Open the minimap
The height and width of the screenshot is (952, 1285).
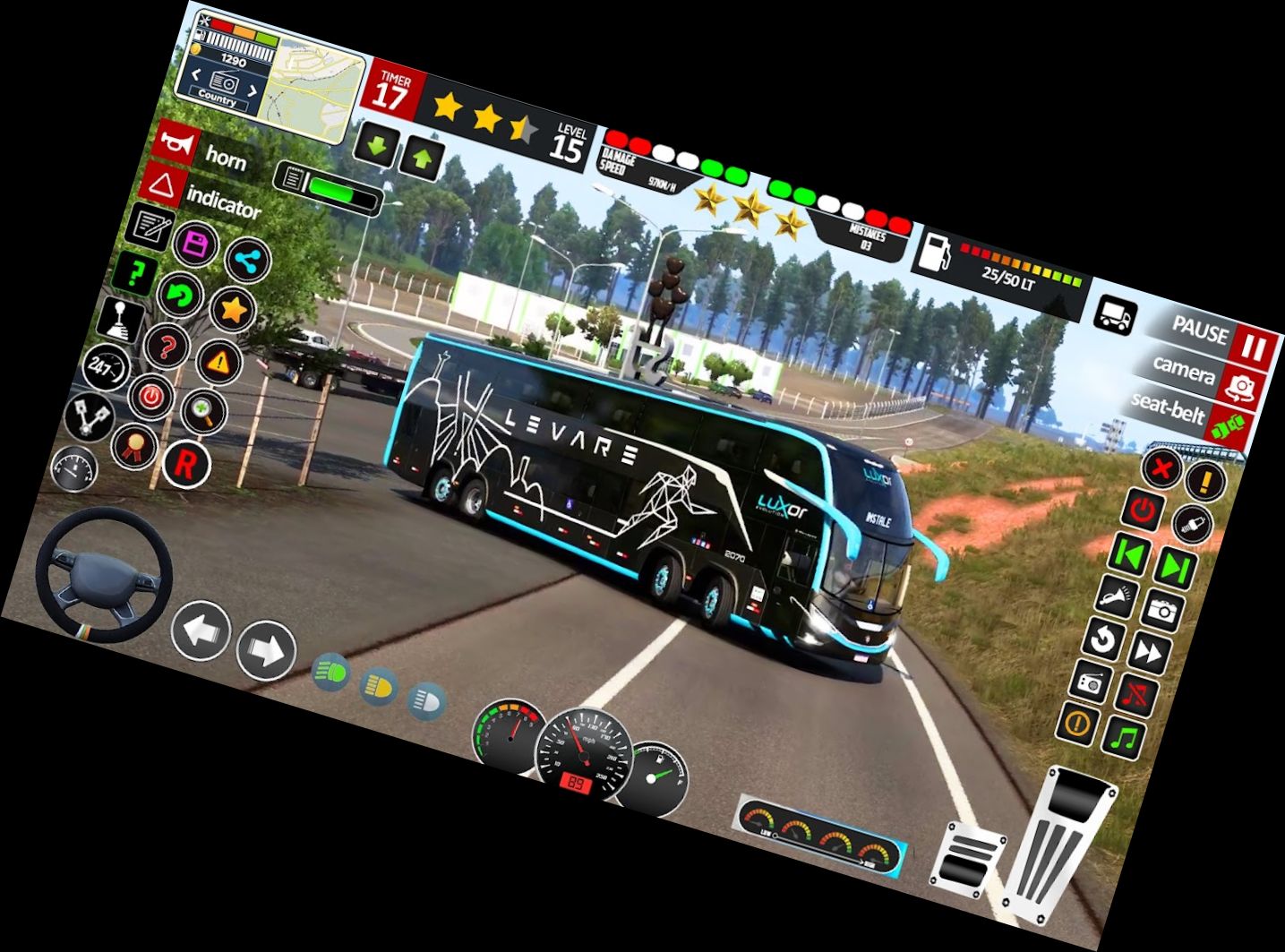pos(319,85)
